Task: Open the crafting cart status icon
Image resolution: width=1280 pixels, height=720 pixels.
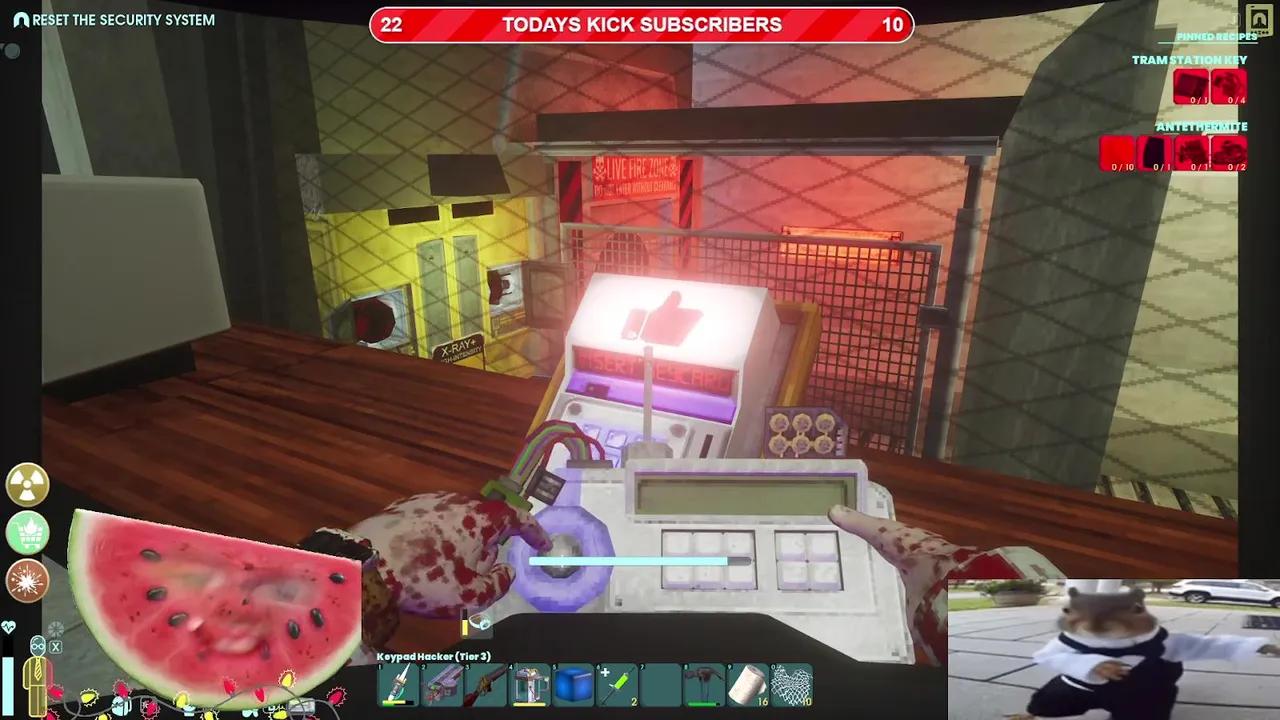Action: 27,533
